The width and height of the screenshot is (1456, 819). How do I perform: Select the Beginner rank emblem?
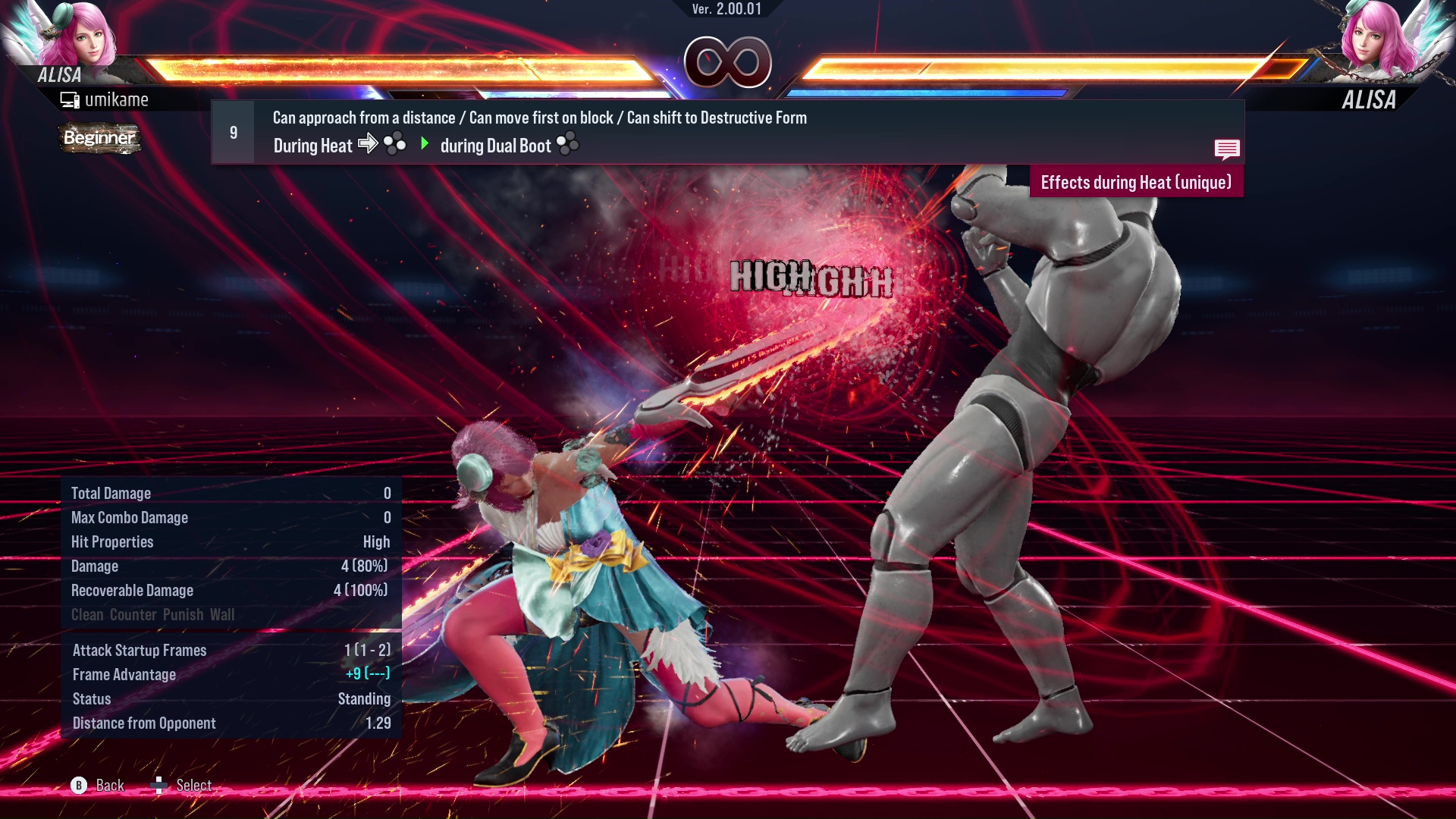[x=99, y=139]
